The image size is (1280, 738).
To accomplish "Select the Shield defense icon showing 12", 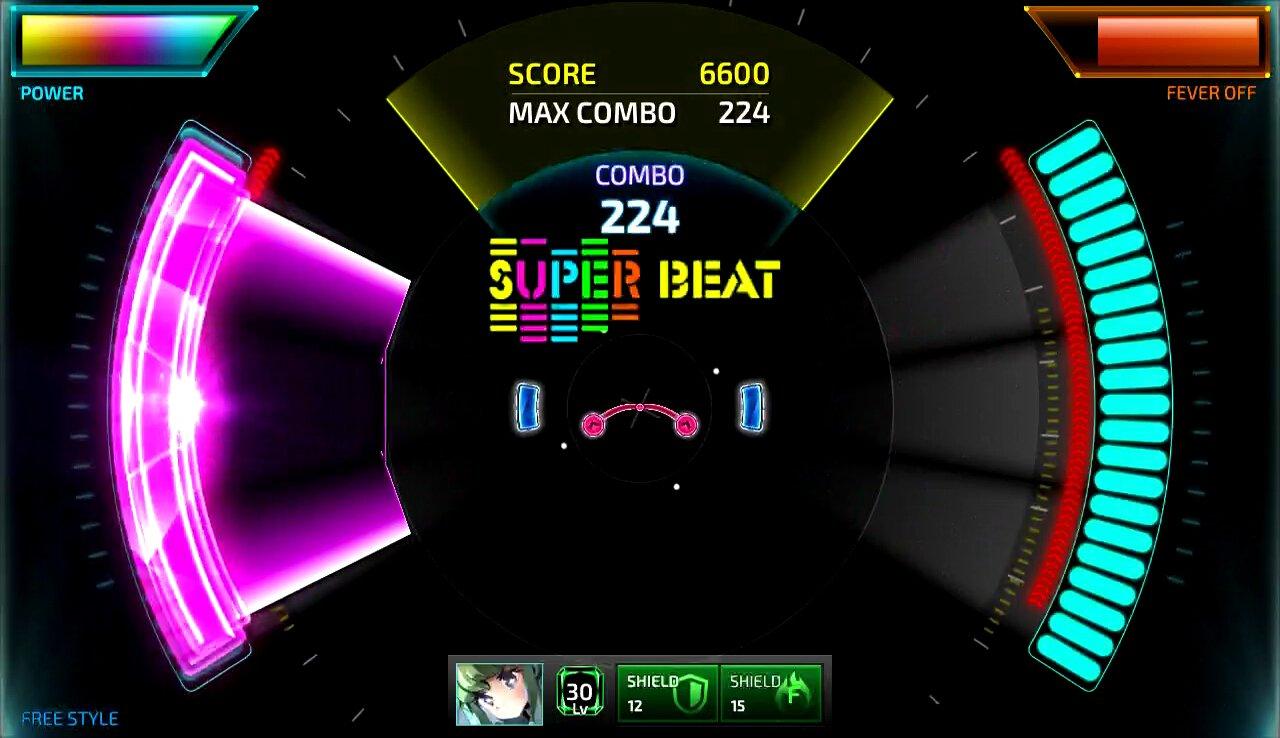I will (666, 690).
